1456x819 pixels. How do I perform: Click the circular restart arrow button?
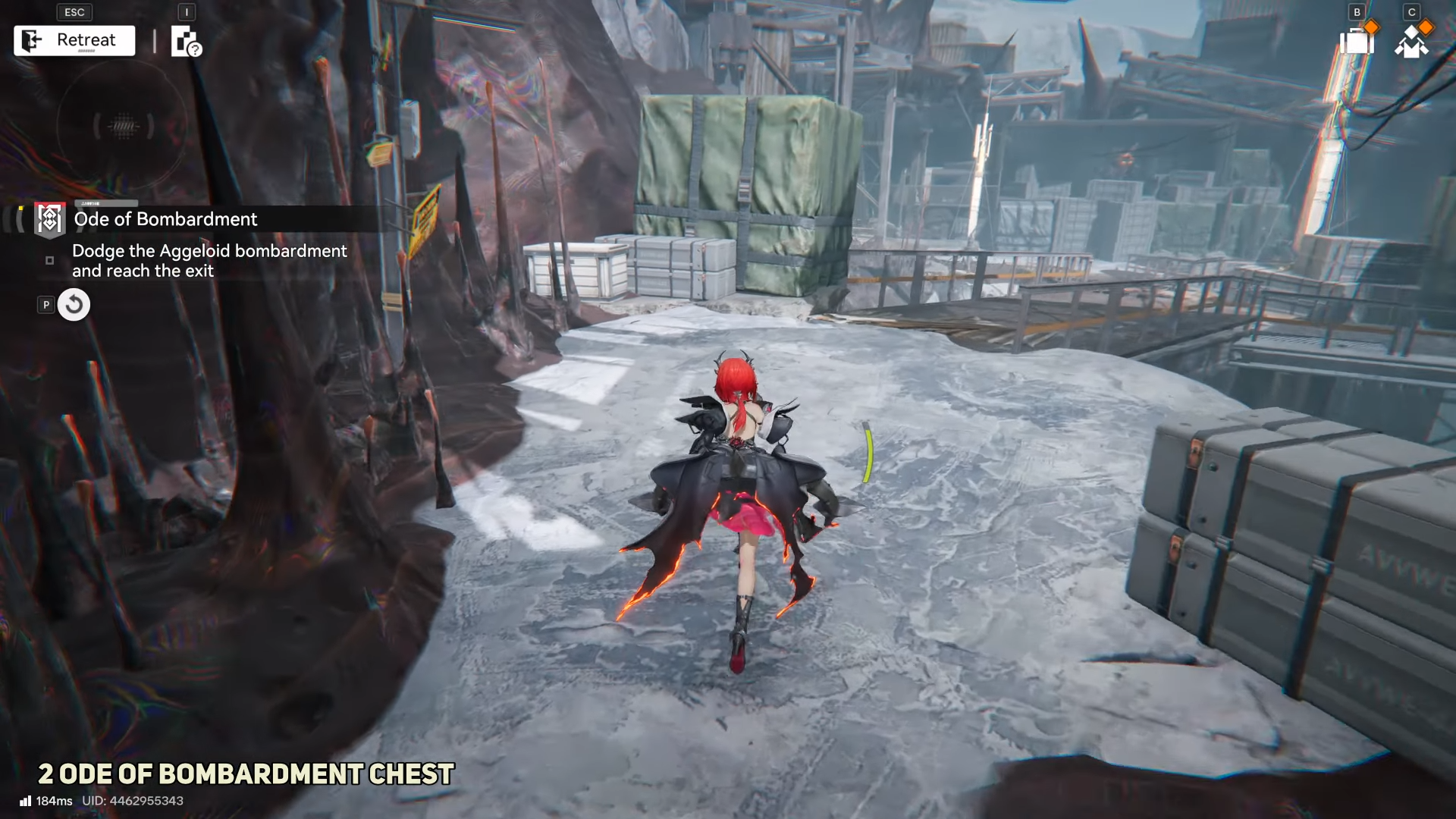74,305
